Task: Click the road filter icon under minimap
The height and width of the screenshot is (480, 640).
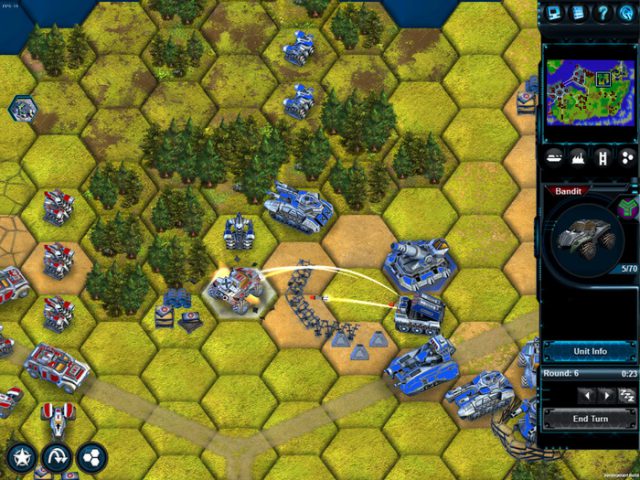Action: tap(603, 157)
